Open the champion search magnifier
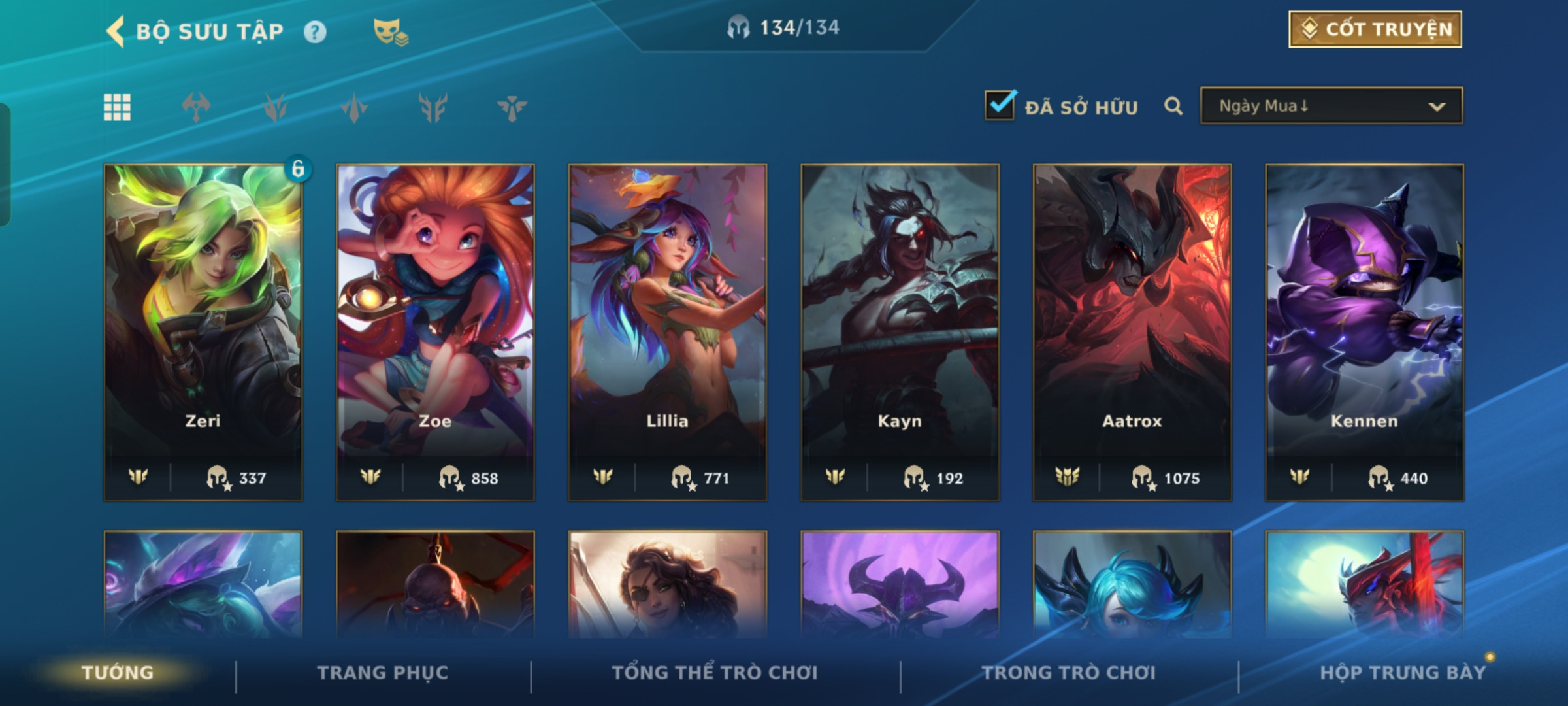The height and width of the screenshot is (706, 1568). tap(1173, 106)
